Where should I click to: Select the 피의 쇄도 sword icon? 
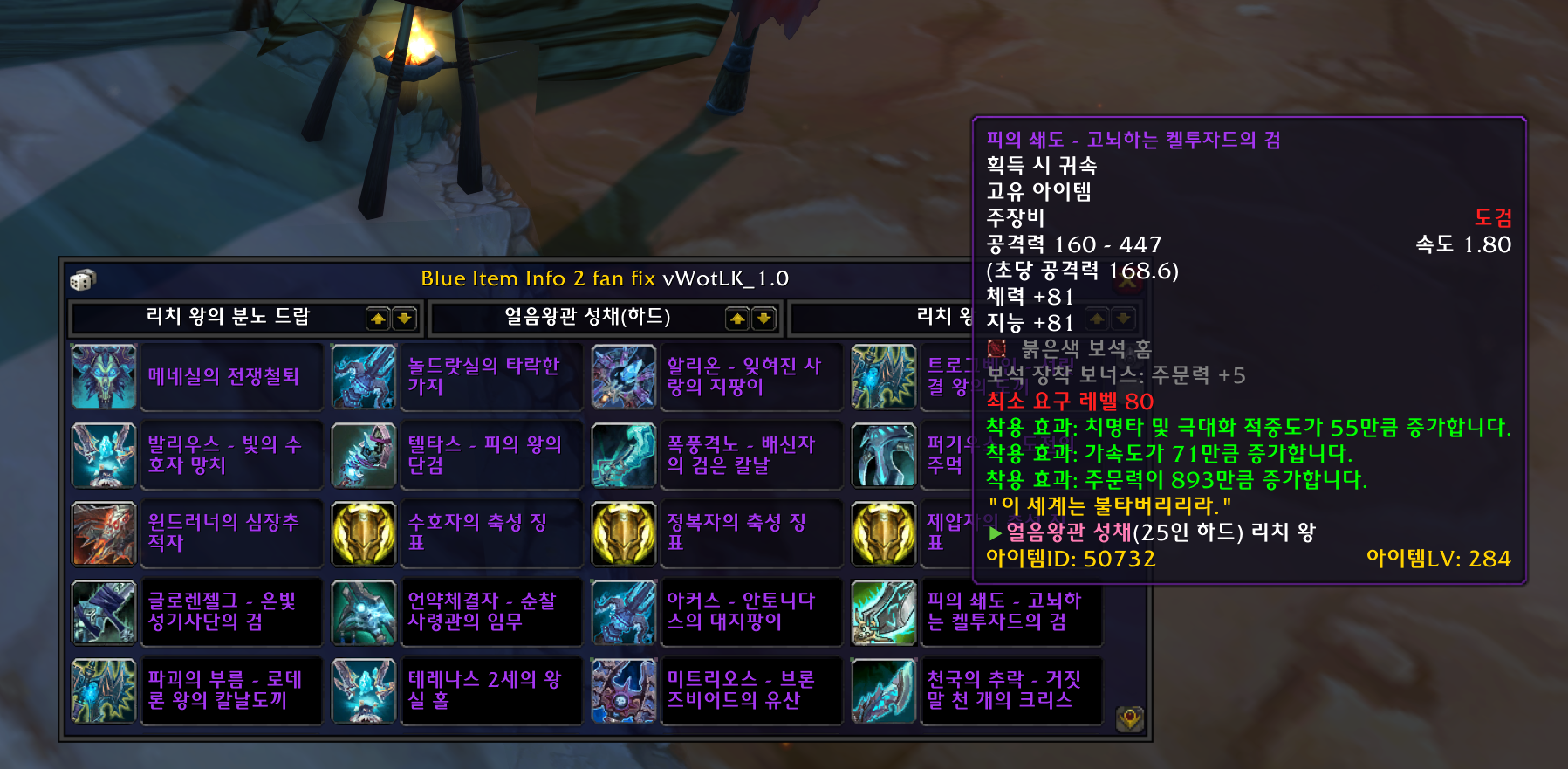tap(885, 612)
